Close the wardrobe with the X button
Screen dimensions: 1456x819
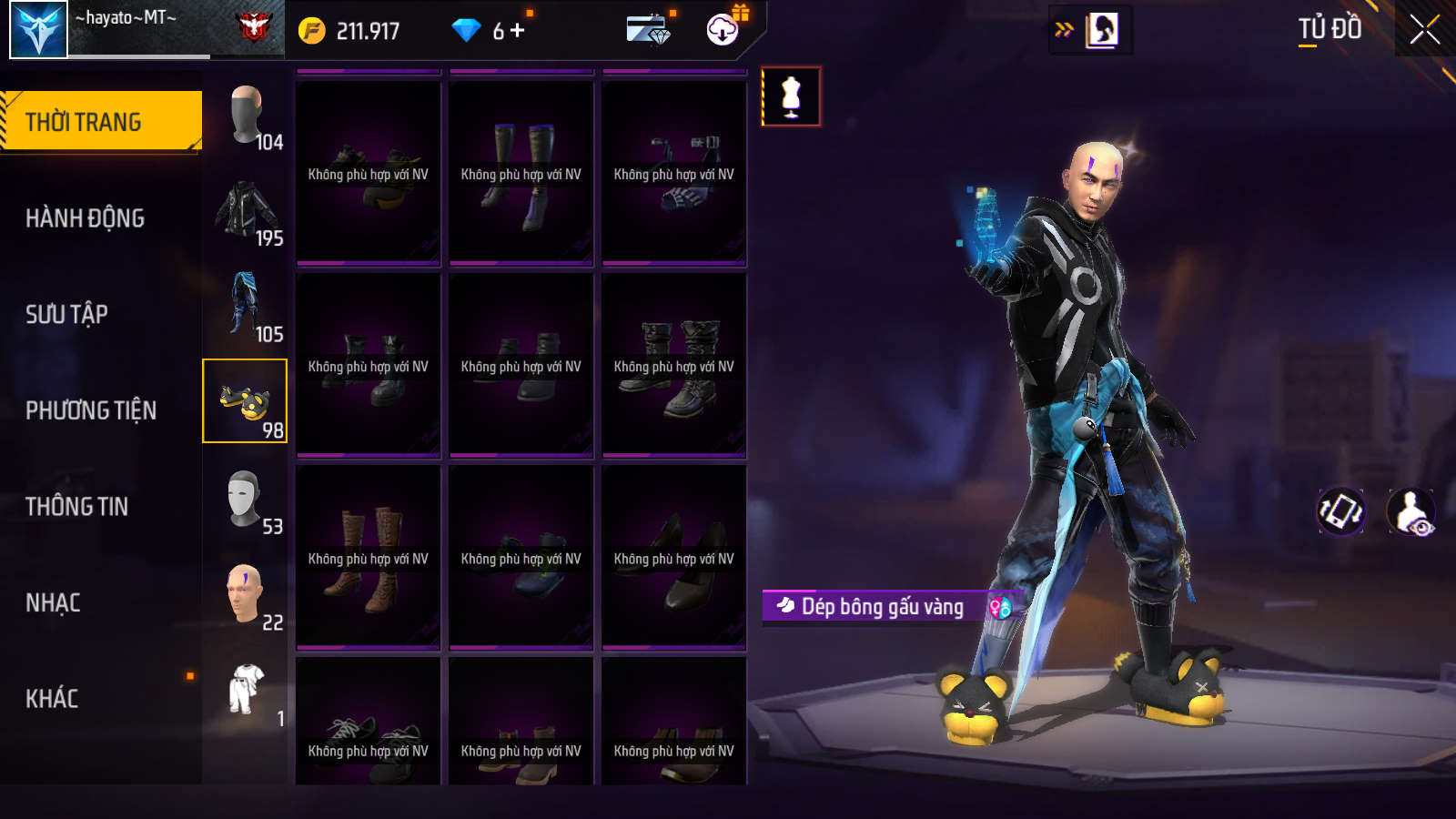click(x=1424, y=29)
